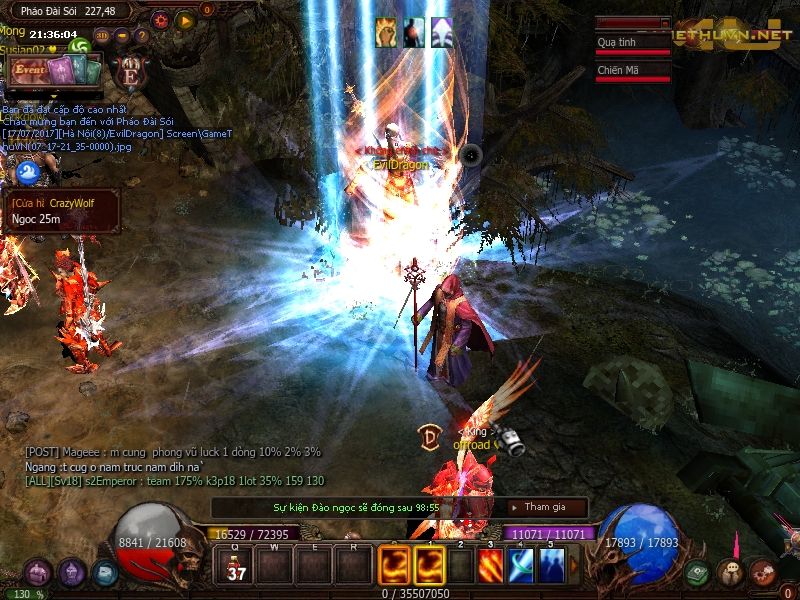Select the highlighted fire swirl skill slot
Screen dimensions: 800x600
tap(430, 566)
